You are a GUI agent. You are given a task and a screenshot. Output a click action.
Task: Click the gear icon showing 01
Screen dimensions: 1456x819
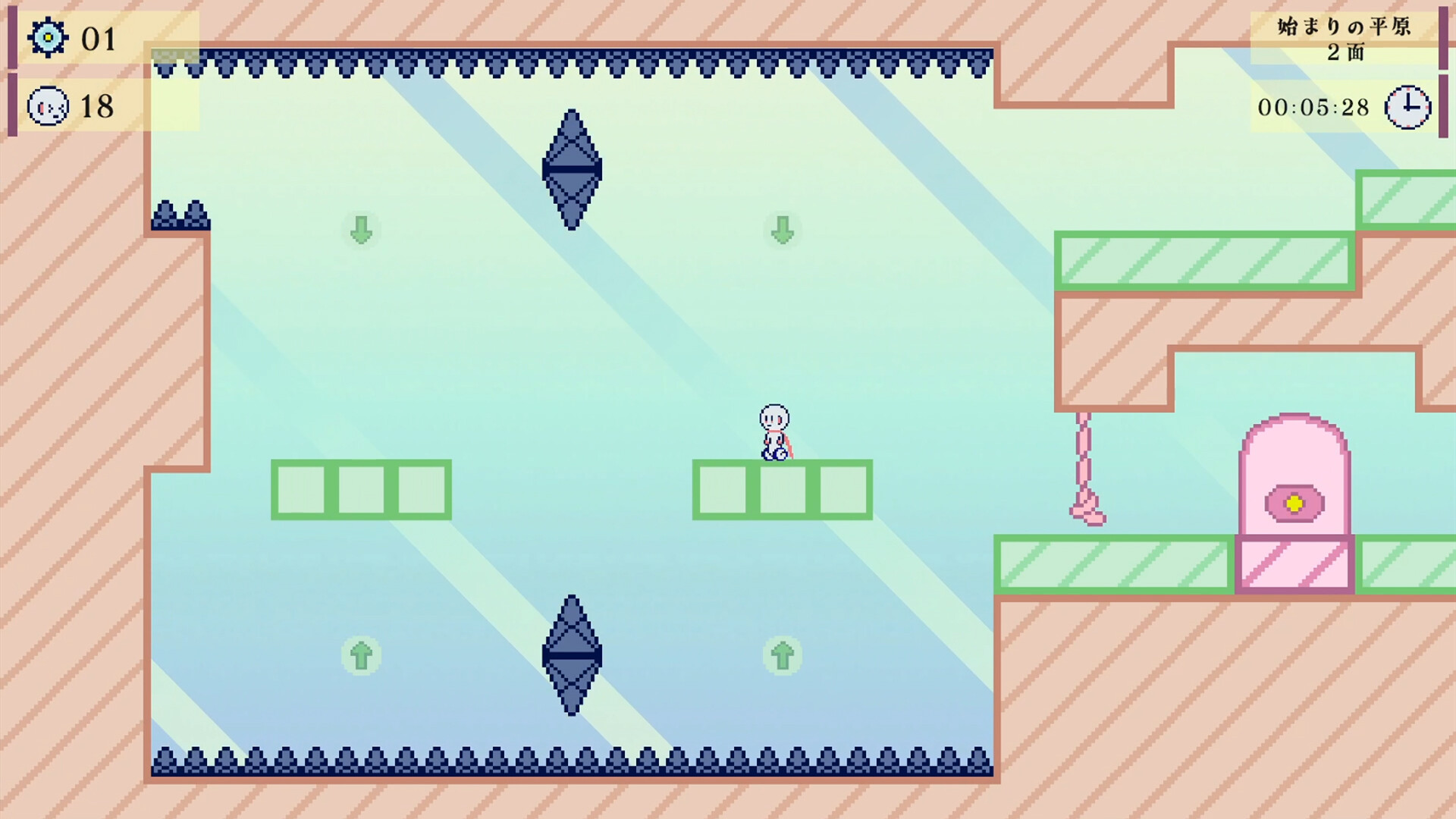(47, 36)
